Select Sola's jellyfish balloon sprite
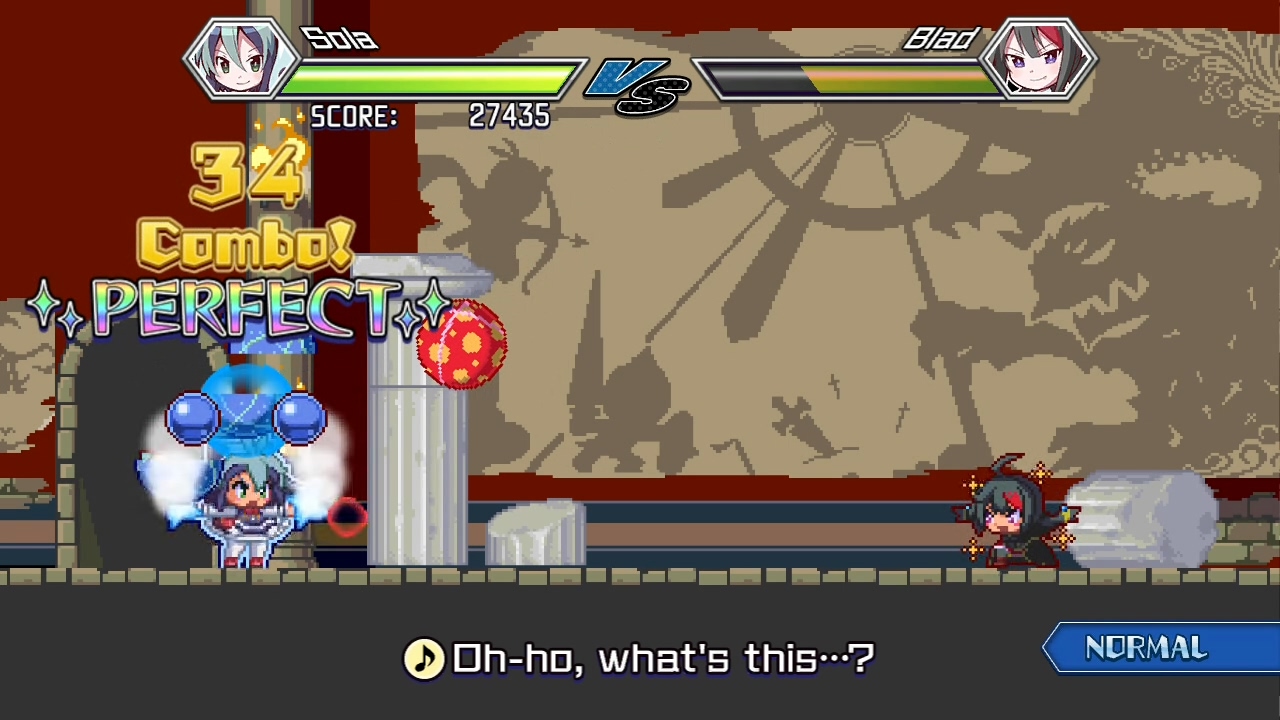1280x720 pixels. click(245, 415)
